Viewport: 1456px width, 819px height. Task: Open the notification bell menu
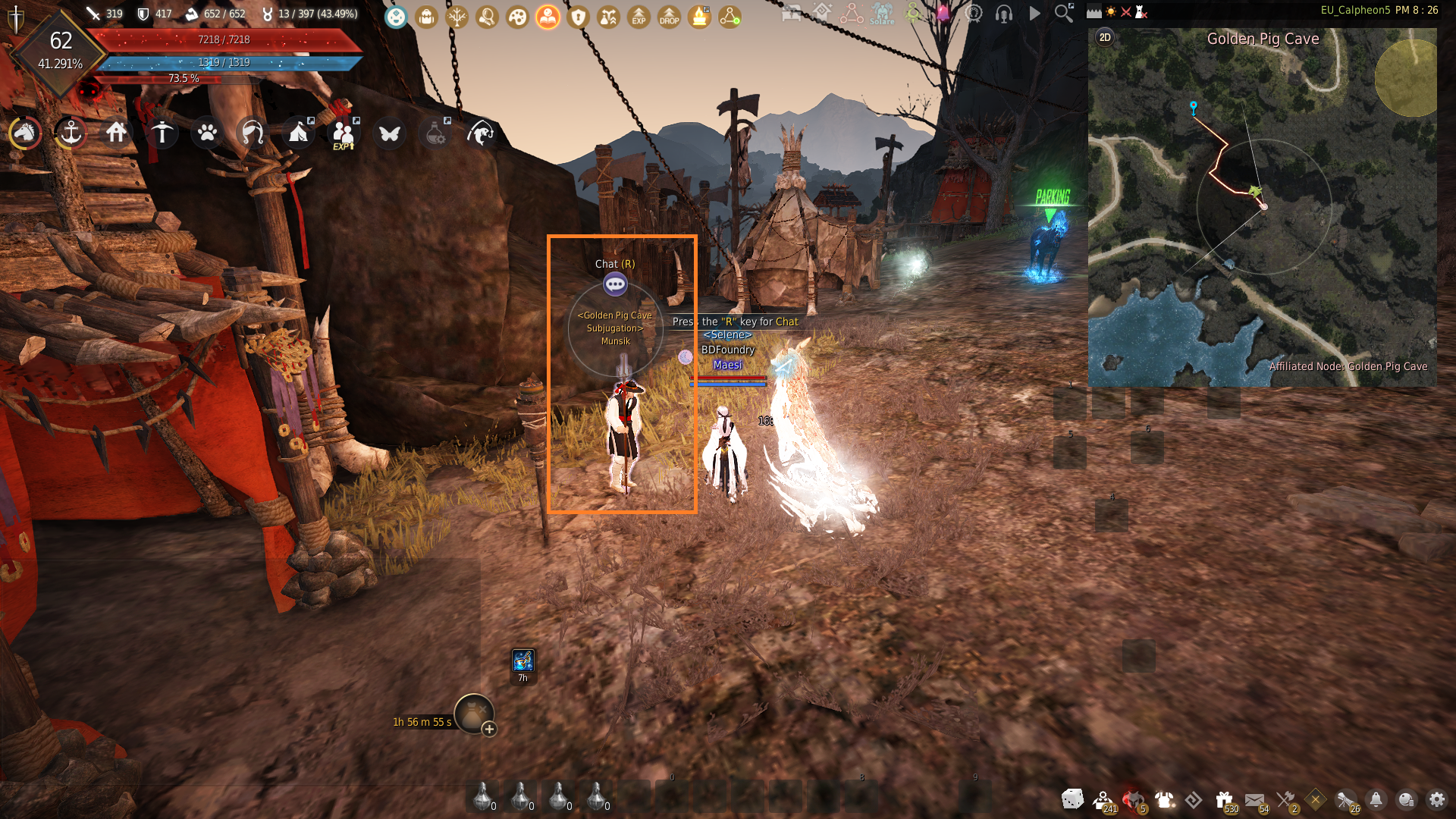(1376, 800)
